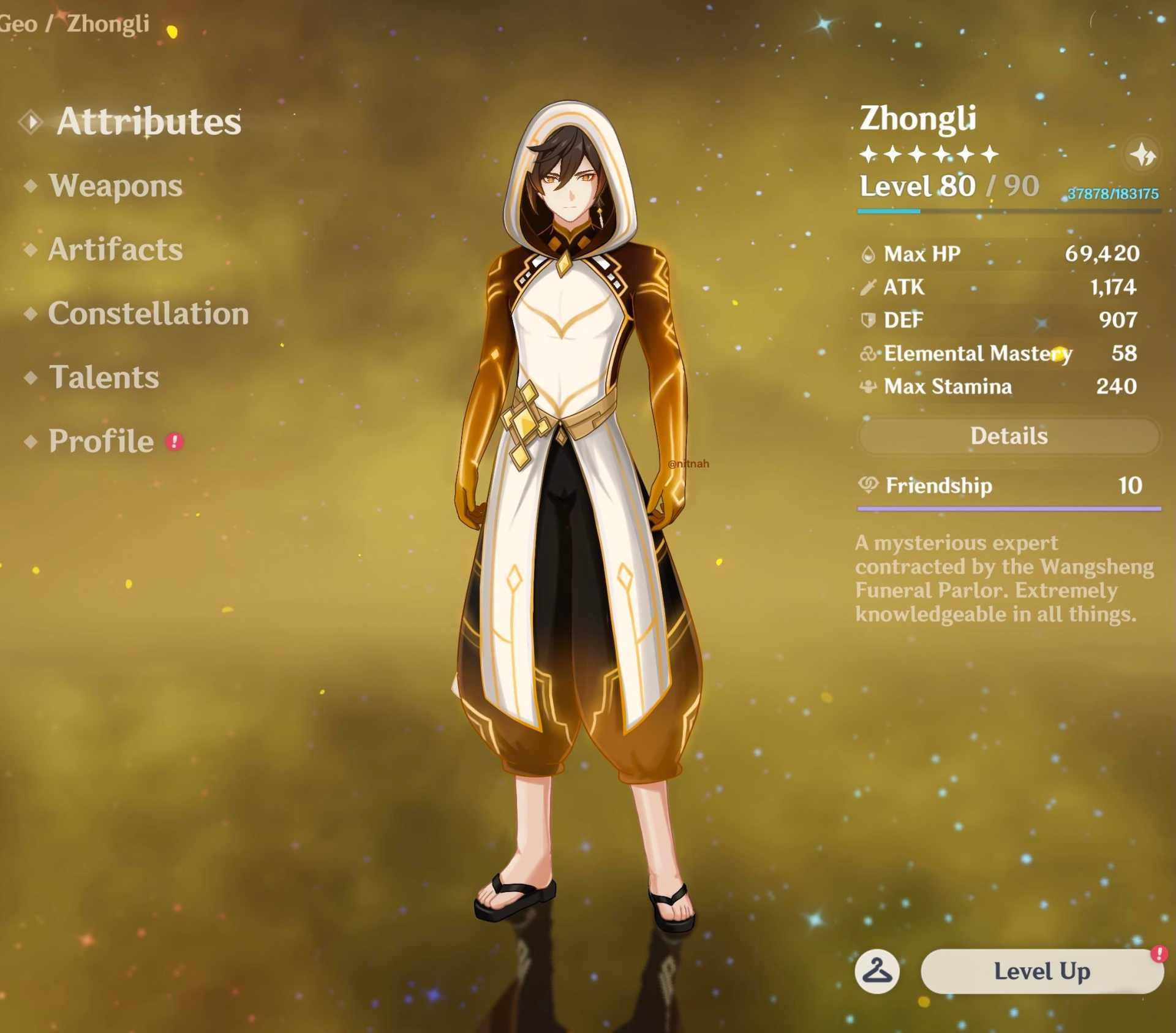This screenshot has height=1033, width=1176.
Task: Select the Attributes tab
Action: 148,121
